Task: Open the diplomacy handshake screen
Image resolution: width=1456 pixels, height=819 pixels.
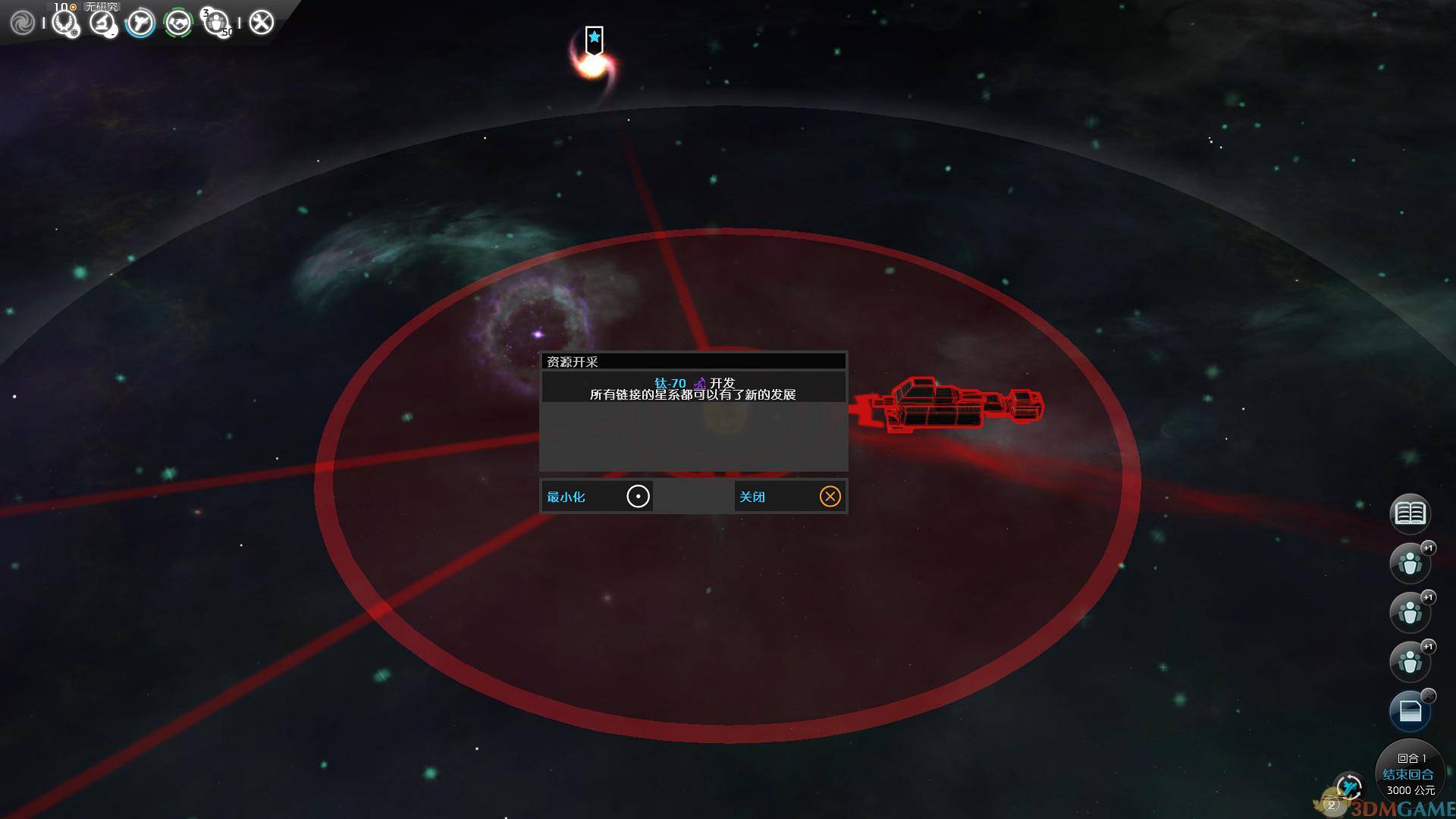Action: point(179,23)
